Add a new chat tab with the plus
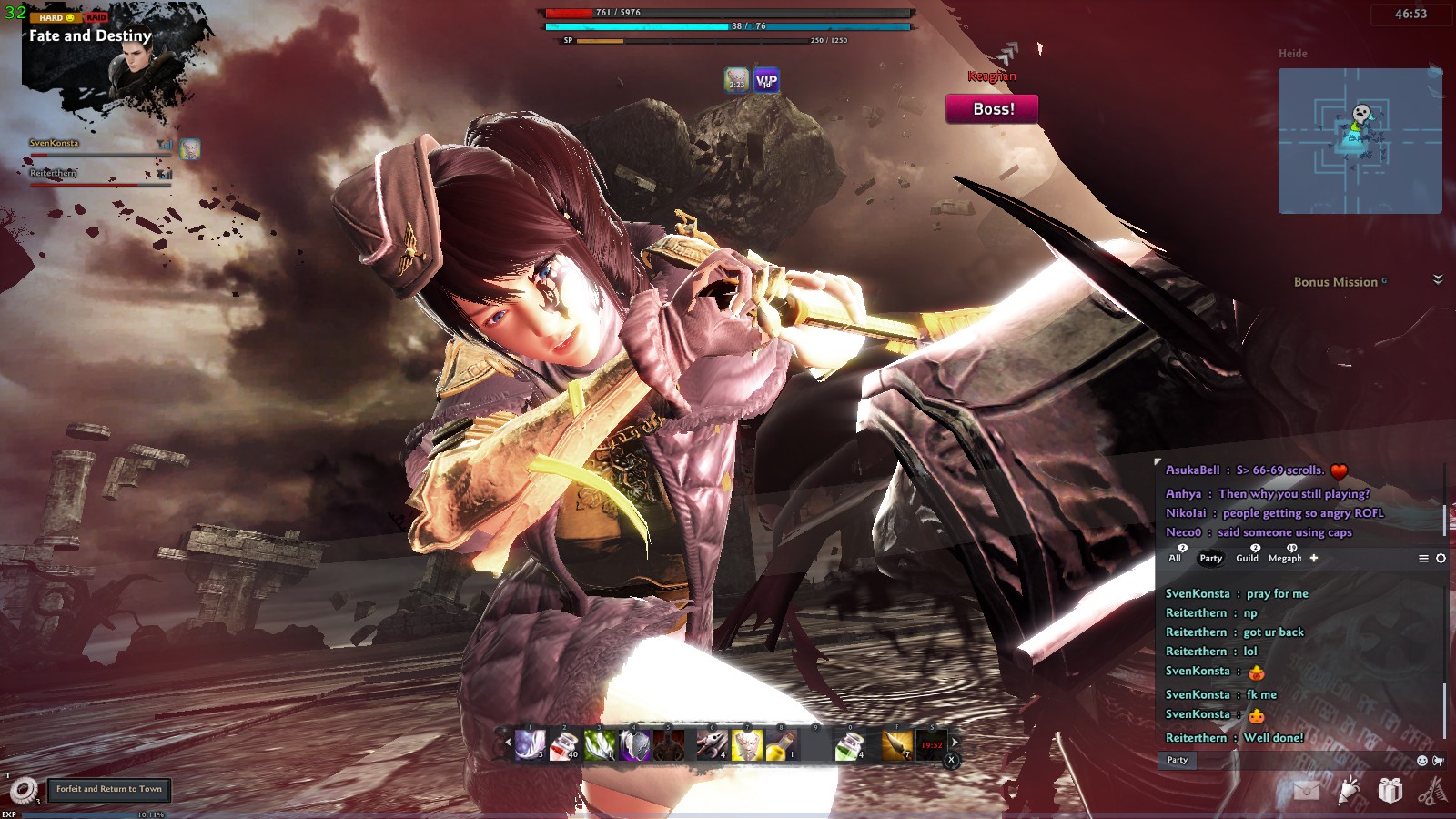 pyautogui.click(x=1314, y=558)
